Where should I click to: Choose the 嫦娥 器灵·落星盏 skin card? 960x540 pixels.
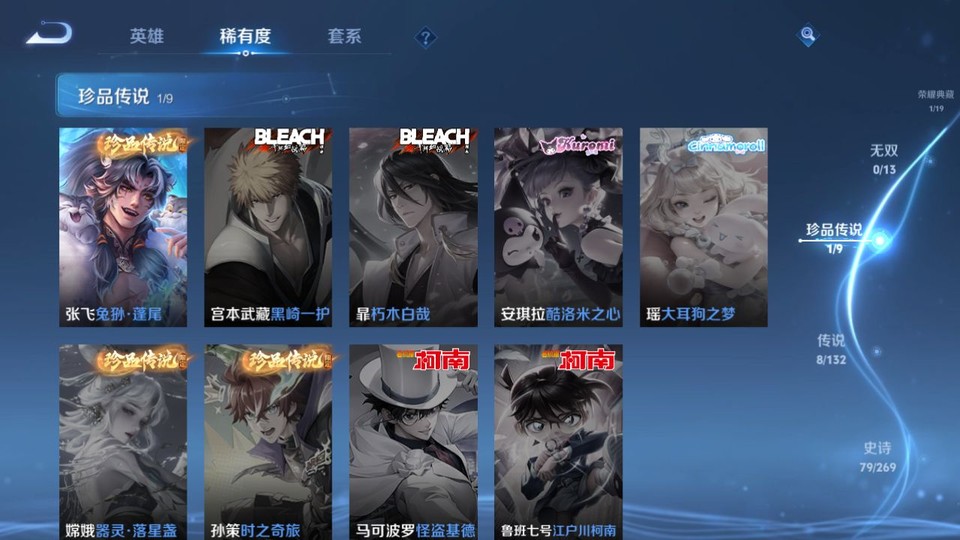pos(123,442)
